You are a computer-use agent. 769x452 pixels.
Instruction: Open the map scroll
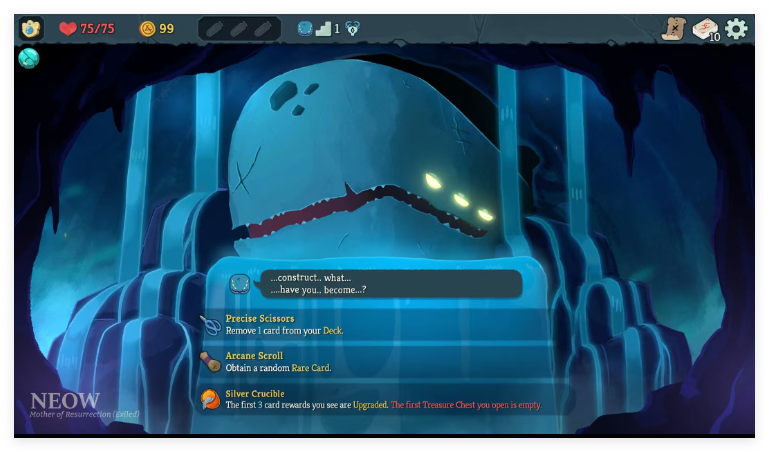click(673, 29)
